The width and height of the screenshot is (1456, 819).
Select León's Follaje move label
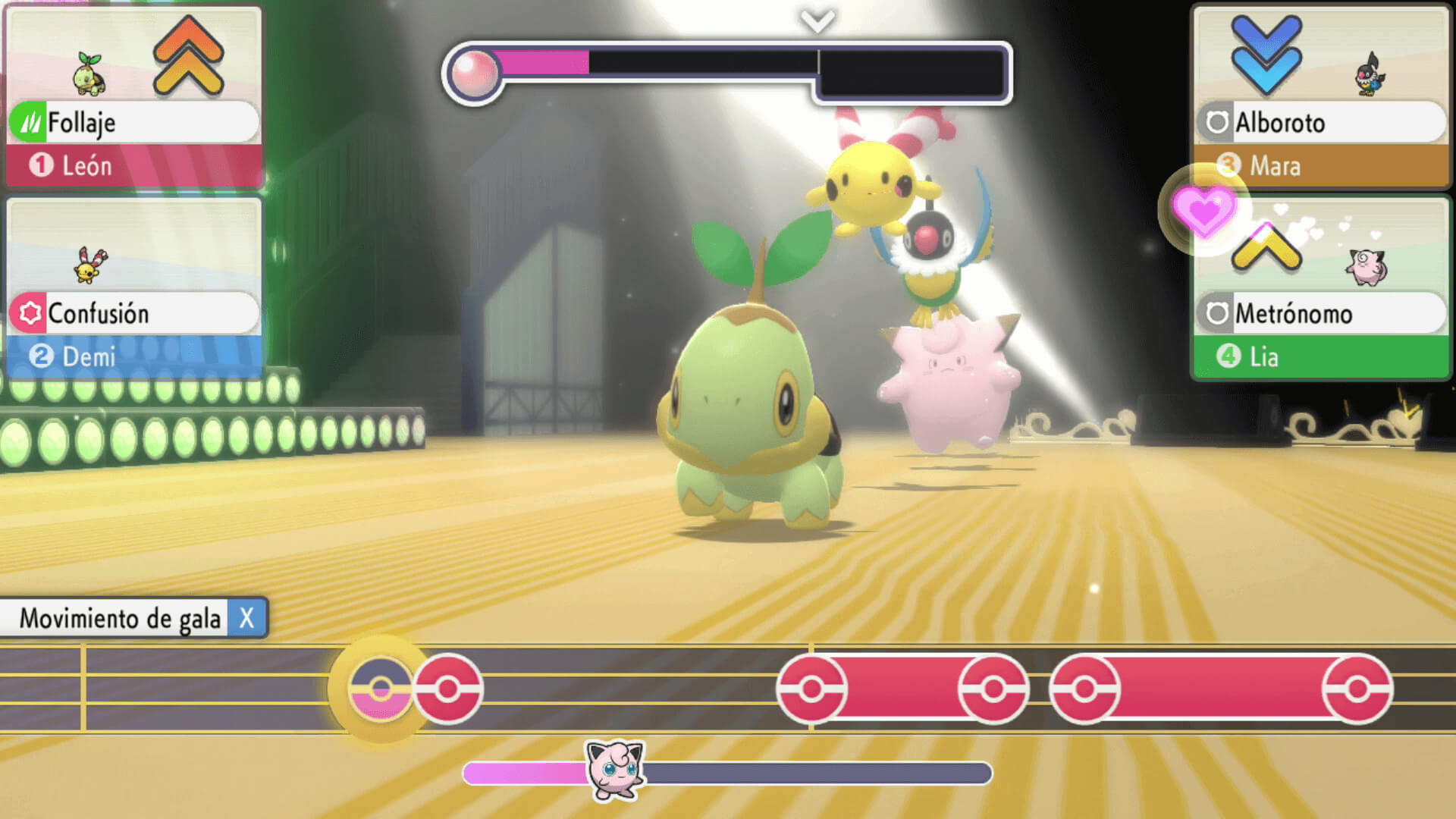133,122
